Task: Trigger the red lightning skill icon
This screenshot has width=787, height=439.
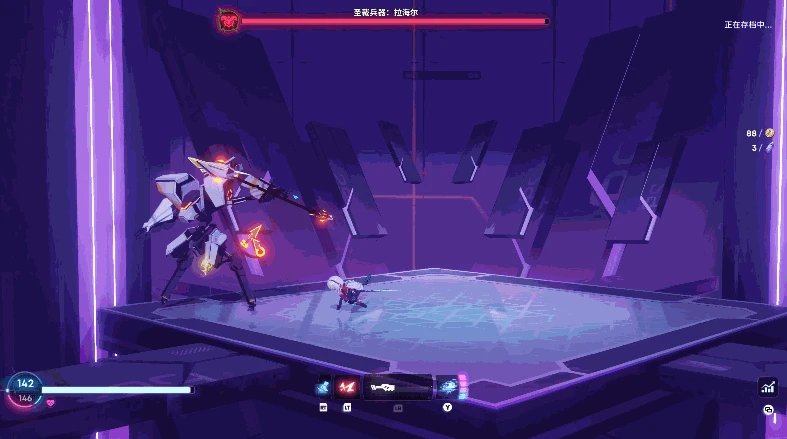Action: [x=347, y=387]
